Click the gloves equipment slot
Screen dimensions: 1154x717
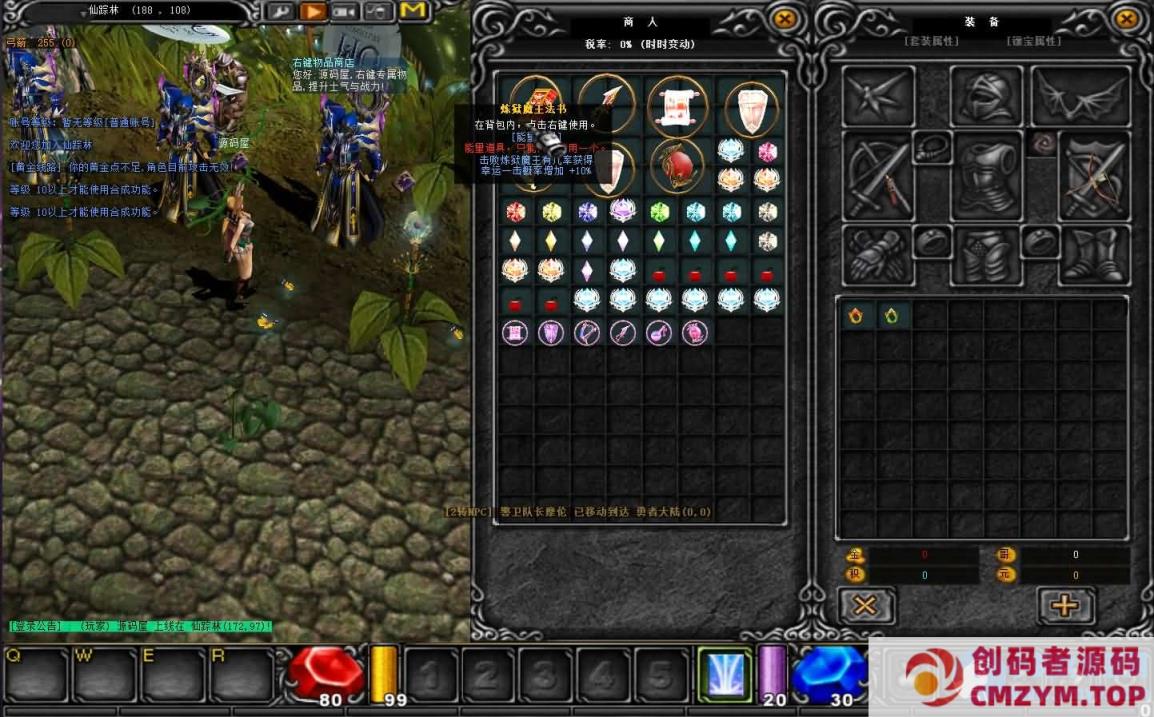pyautogui.click(x=877, y=254)
